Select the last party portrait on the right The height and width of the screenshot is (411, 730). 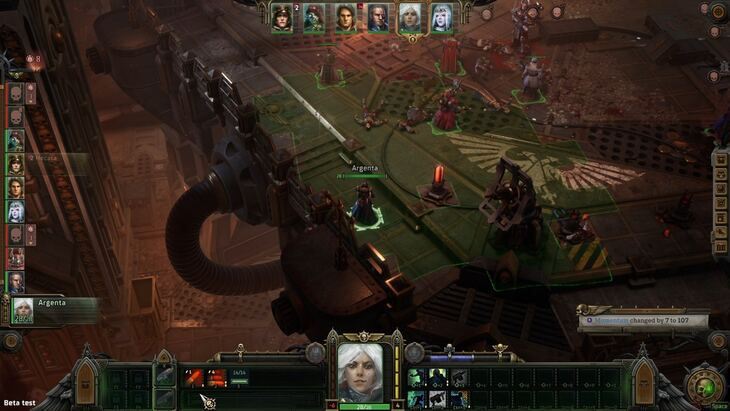tap(441, 18)
